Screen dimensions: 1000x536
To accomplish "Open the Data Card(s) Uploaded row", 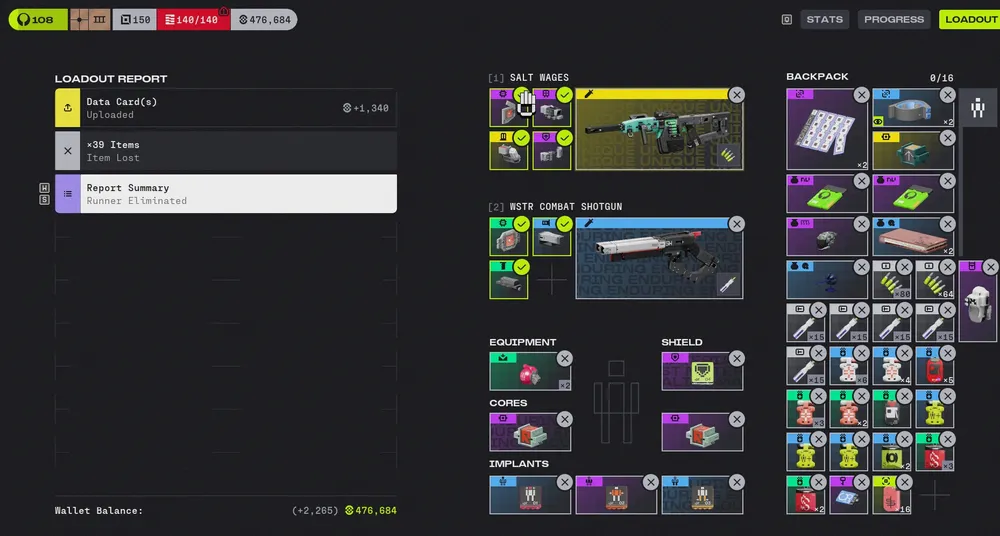I will 226,108.
